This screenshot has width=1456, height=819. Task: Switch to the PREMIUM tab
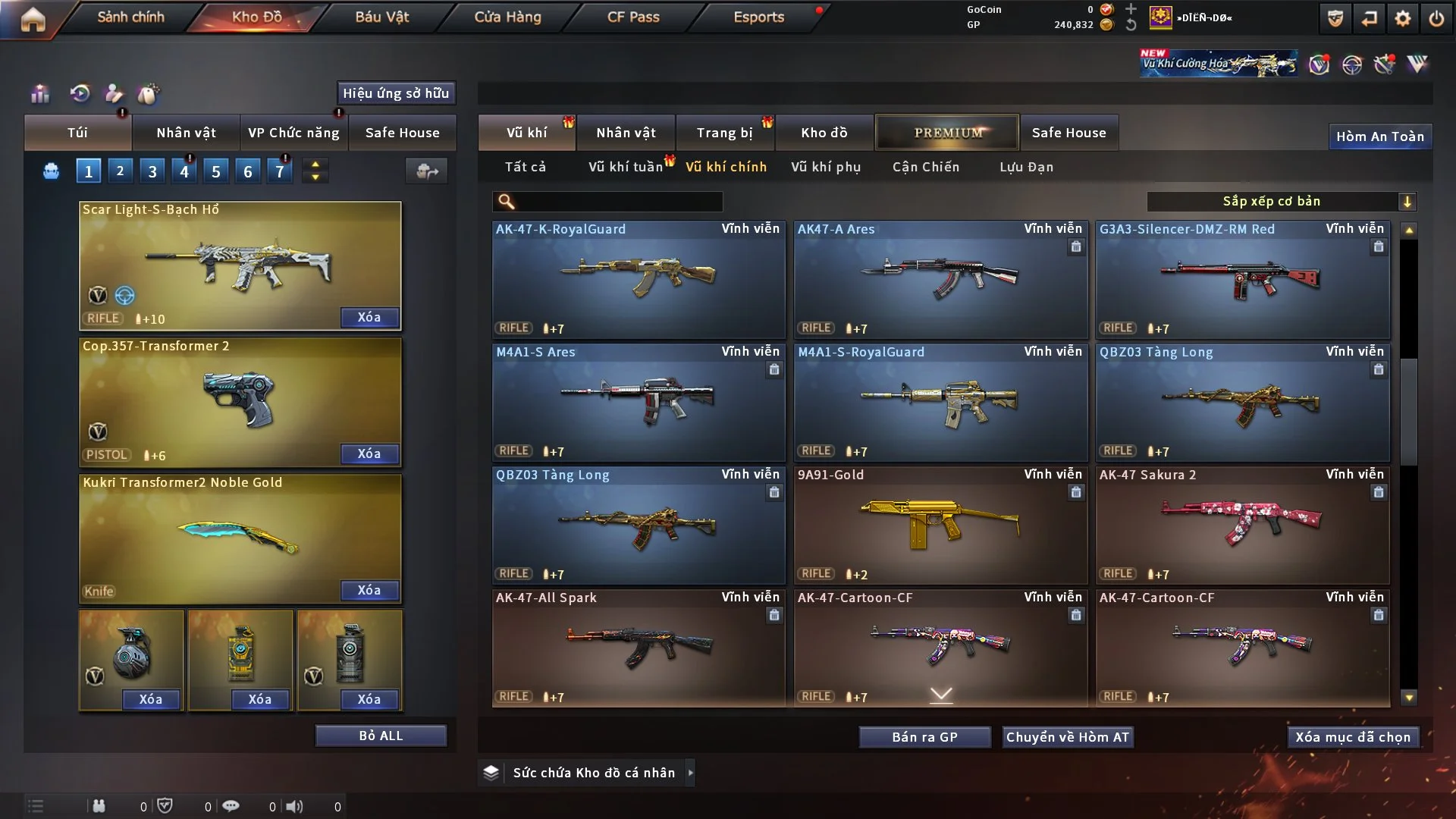947,133
